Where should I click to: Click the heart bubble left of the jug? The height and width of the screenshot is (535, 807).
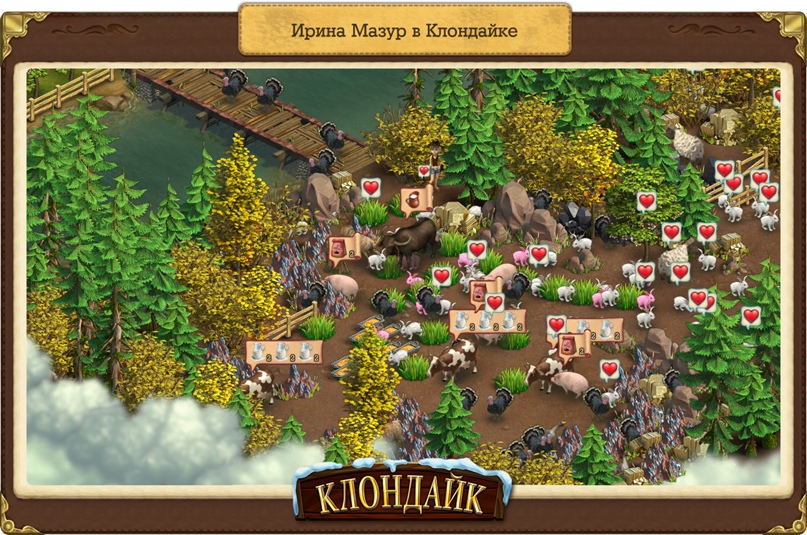(371, 187)
